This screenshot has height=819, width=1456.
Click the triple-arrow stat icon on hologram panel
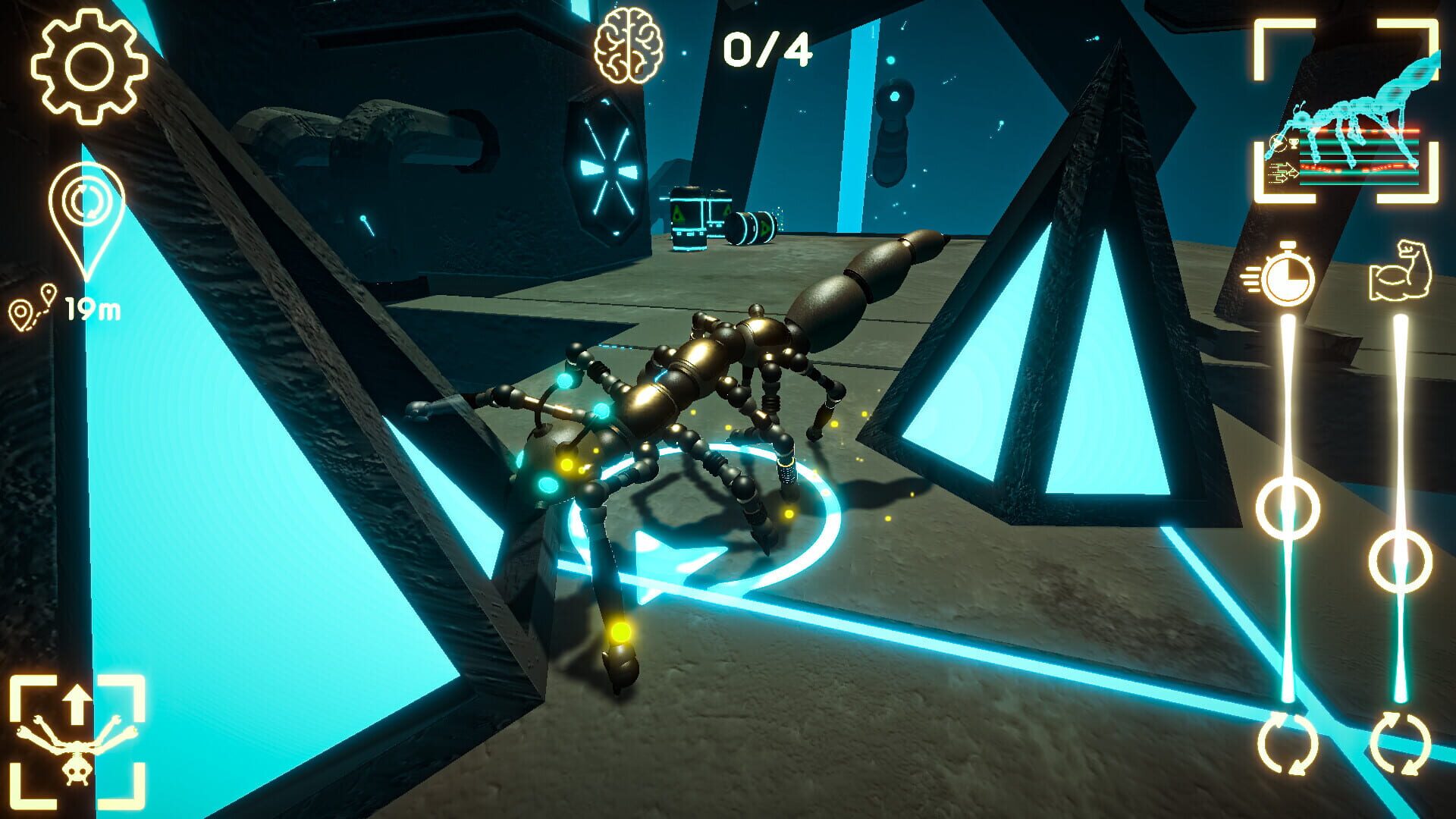tap(1283, 171)
